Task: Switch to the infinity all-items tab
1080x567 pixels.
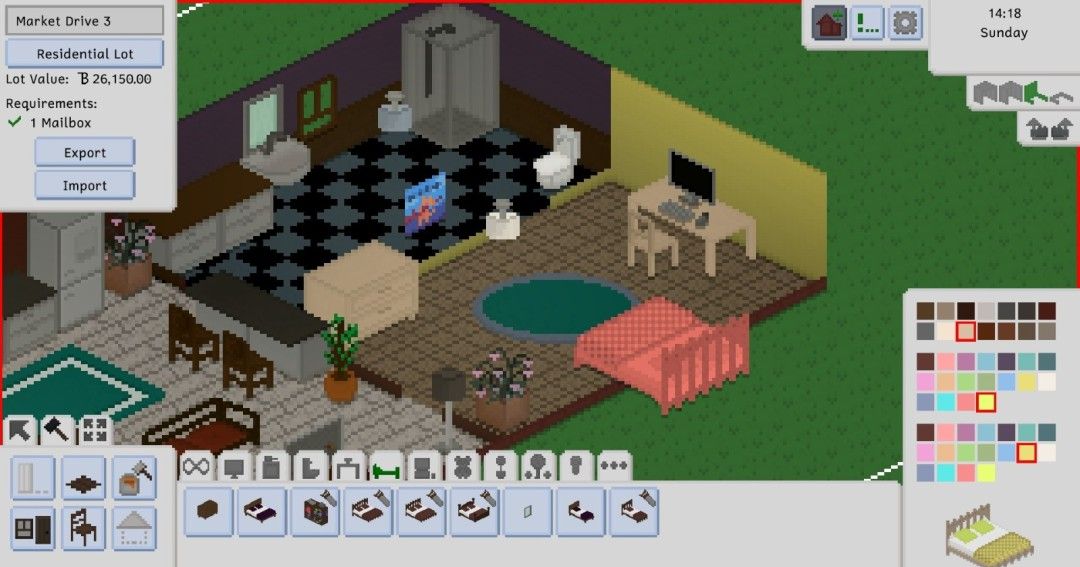Action: pyautogui.click(x=196, y=467)
